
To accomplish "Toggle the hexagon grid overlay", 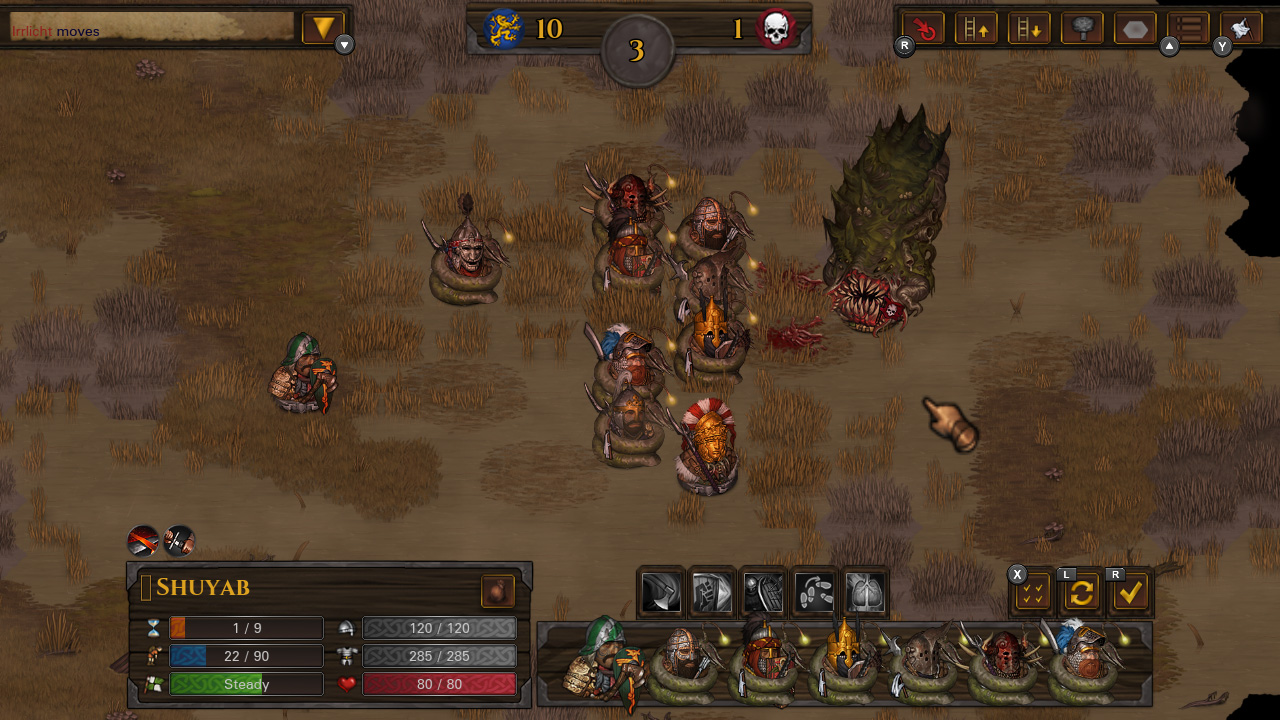I will point(1134,28).
